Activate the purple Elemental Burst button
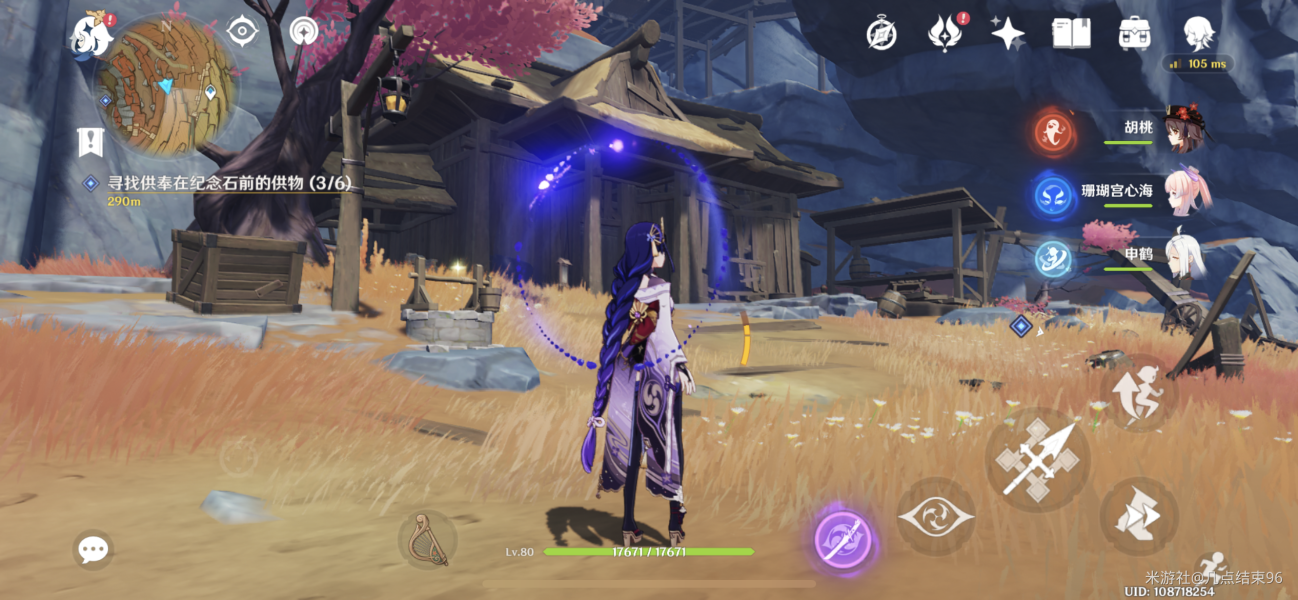The image size is (1298, 600). [x=844, y=540]
